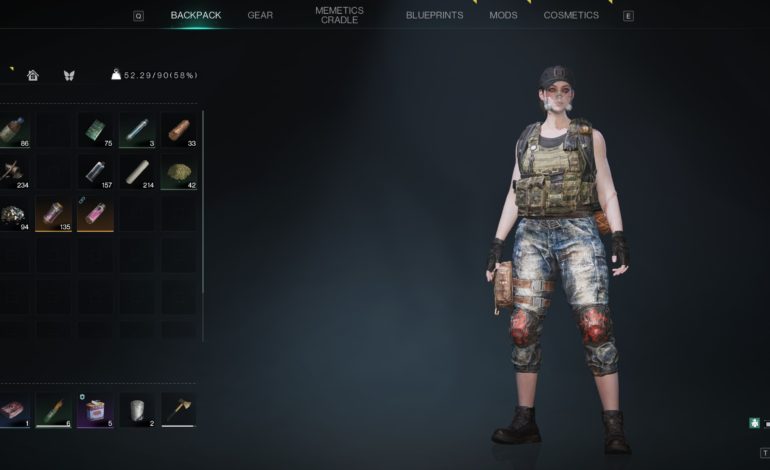The height and width of the screenshot is (470, 770).
Task: Select the axe in the bottom bar
Action: click(178, 409)
